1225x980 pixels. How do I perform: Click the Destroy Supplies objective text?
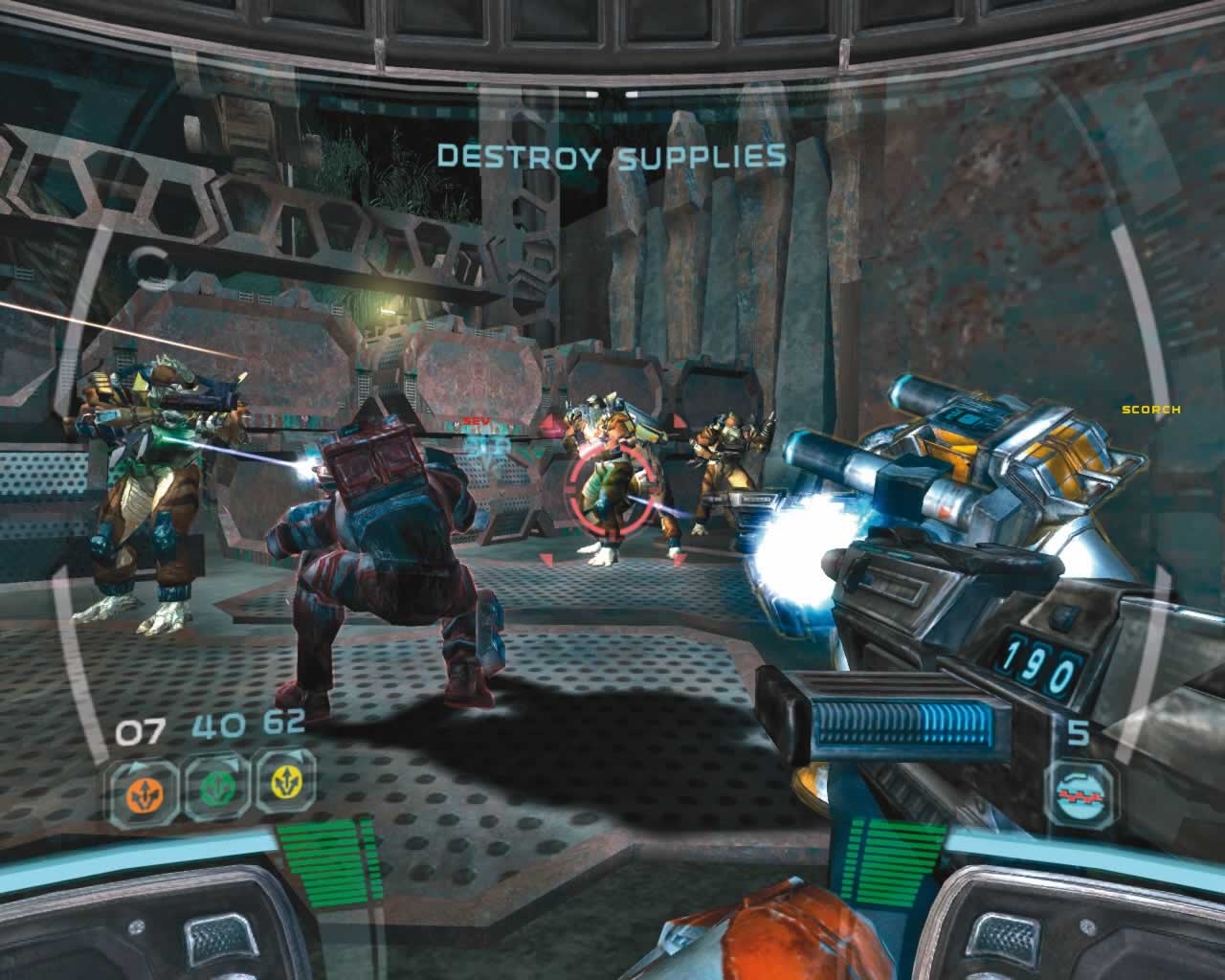(611, 155)
